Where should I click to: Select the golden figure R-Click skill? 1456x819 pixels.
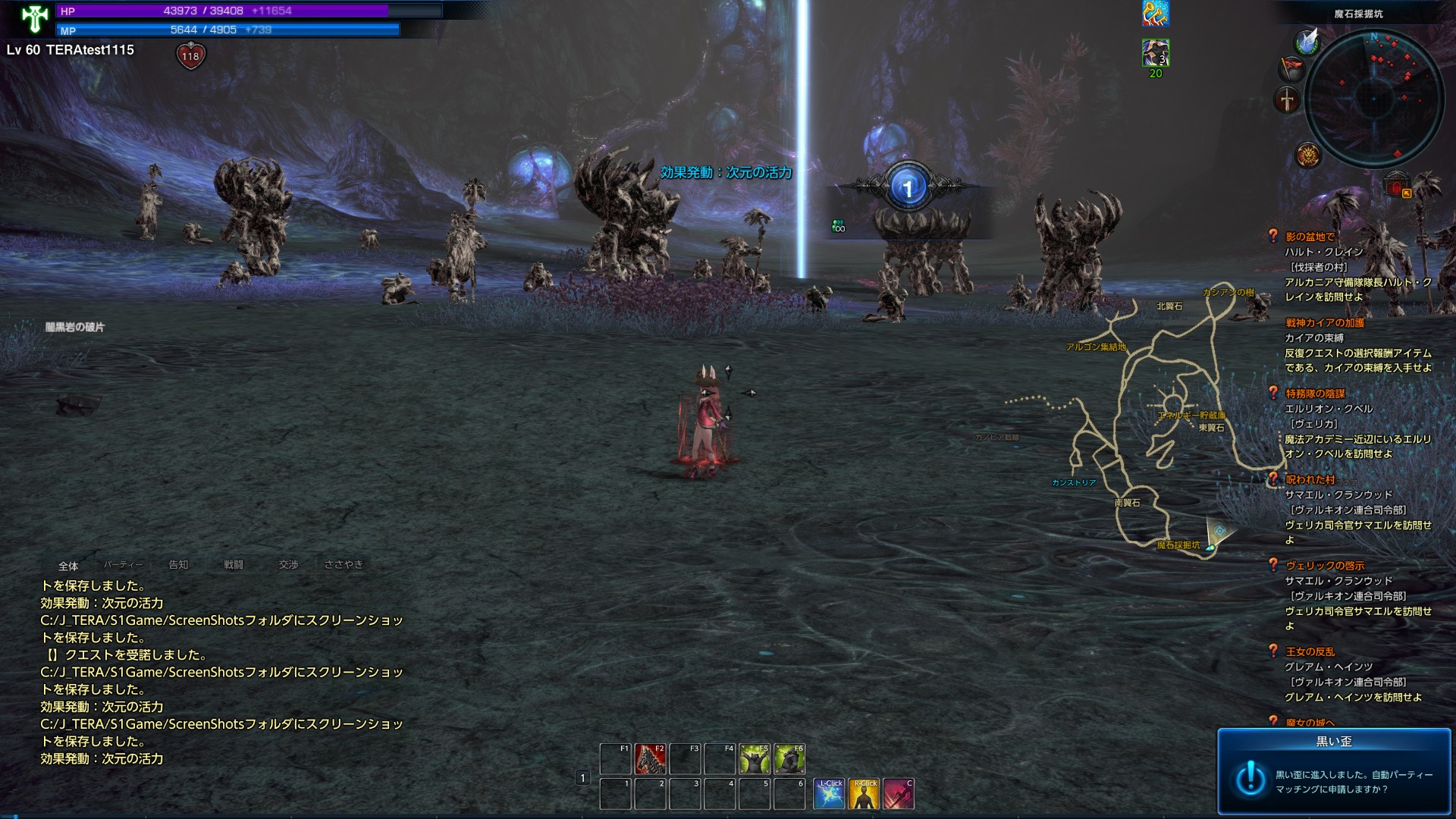point(864,794)
